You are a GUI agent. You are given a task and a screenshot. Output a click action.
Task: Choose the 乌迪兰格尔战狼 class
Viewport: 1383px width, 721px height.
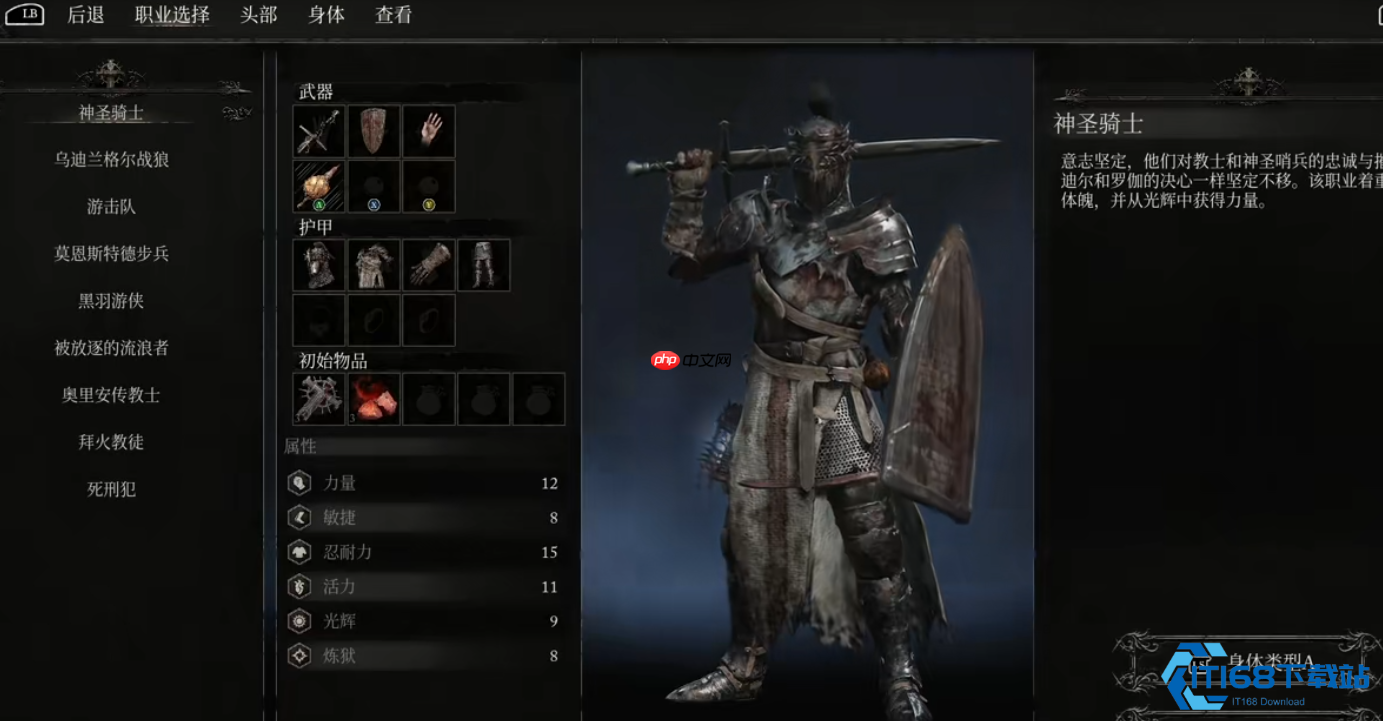pyautogui.click(x=111, y=160)
